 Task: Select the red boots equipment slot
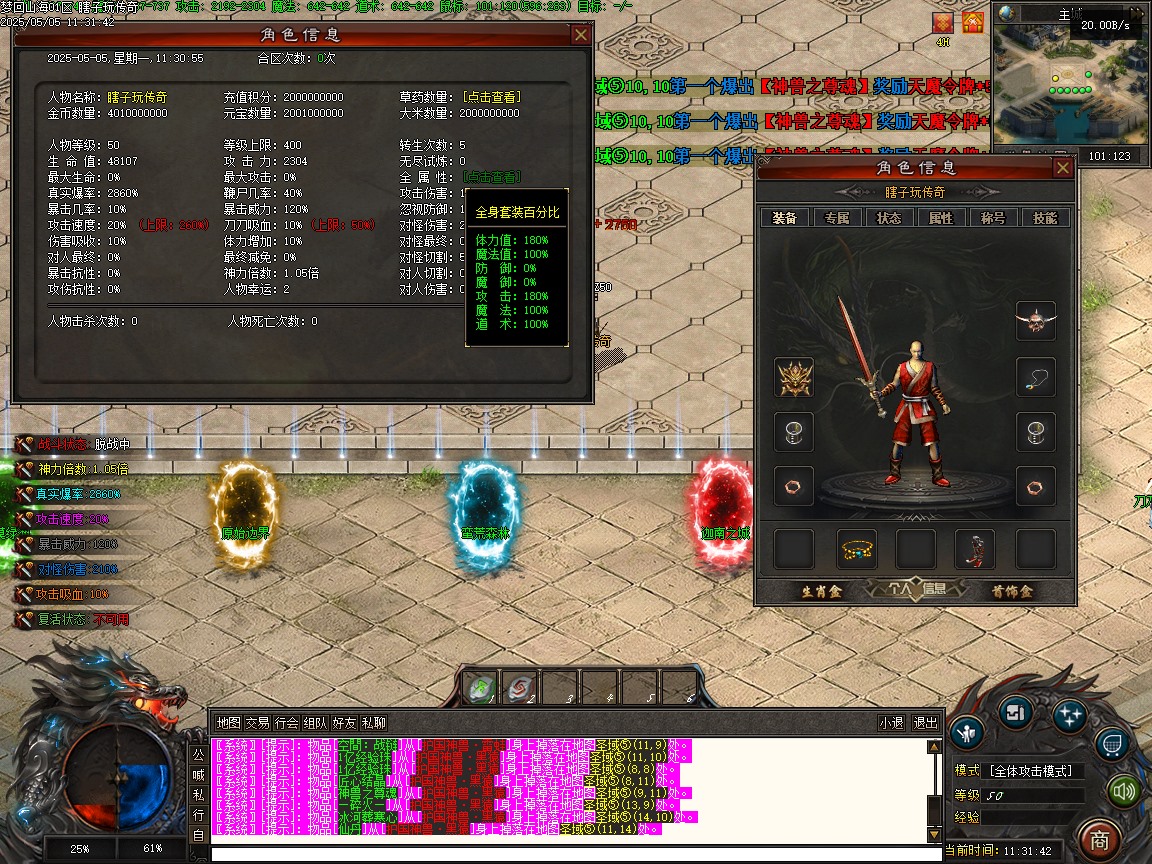tap(975, 549)
